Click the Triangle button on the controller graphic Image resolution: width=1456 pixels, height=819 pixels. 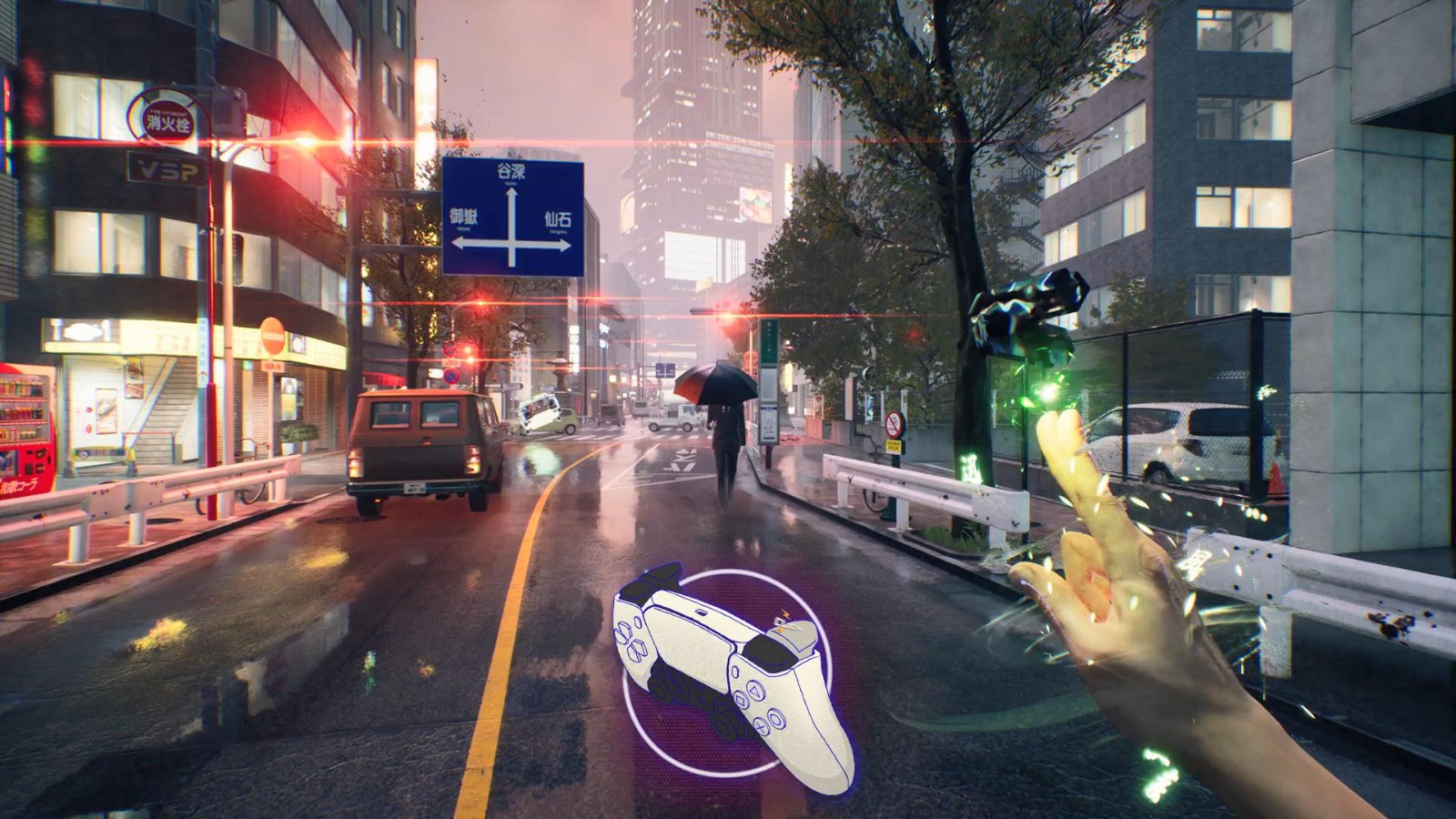753,689
